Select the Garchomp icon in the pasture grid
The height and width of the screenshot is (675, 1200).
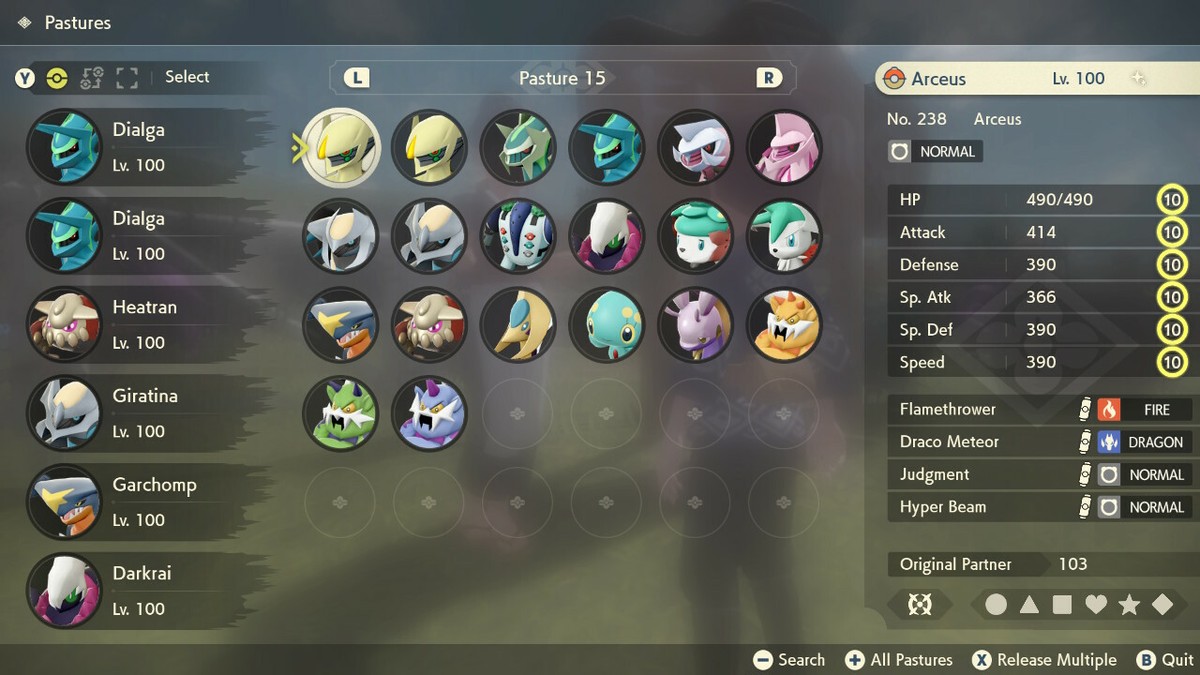point(340,325)
